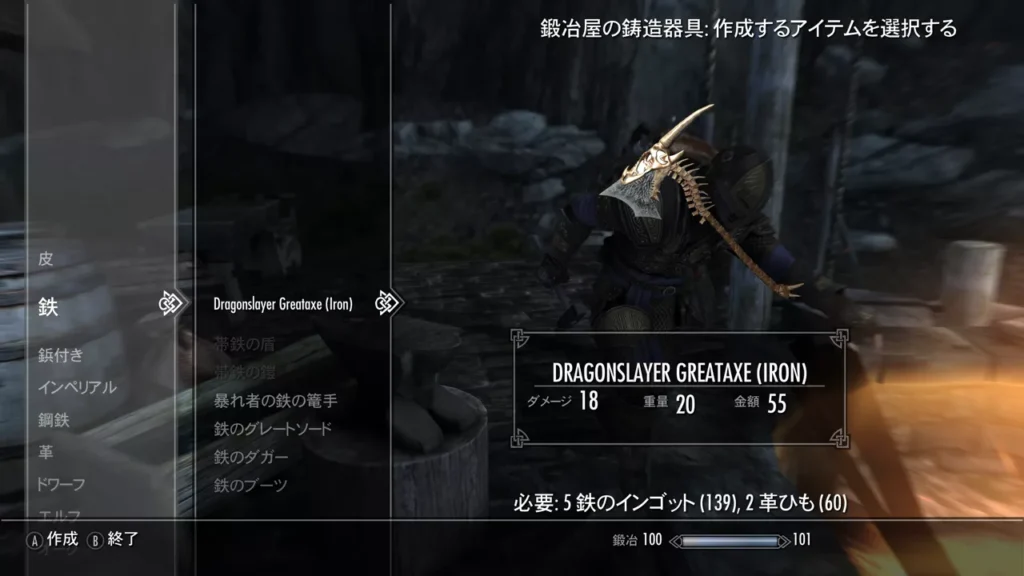This screenshot has height=576, width=1024.
Task: Open the 鋲付き category
Action: pyautogui.click(x=60, y=355)
